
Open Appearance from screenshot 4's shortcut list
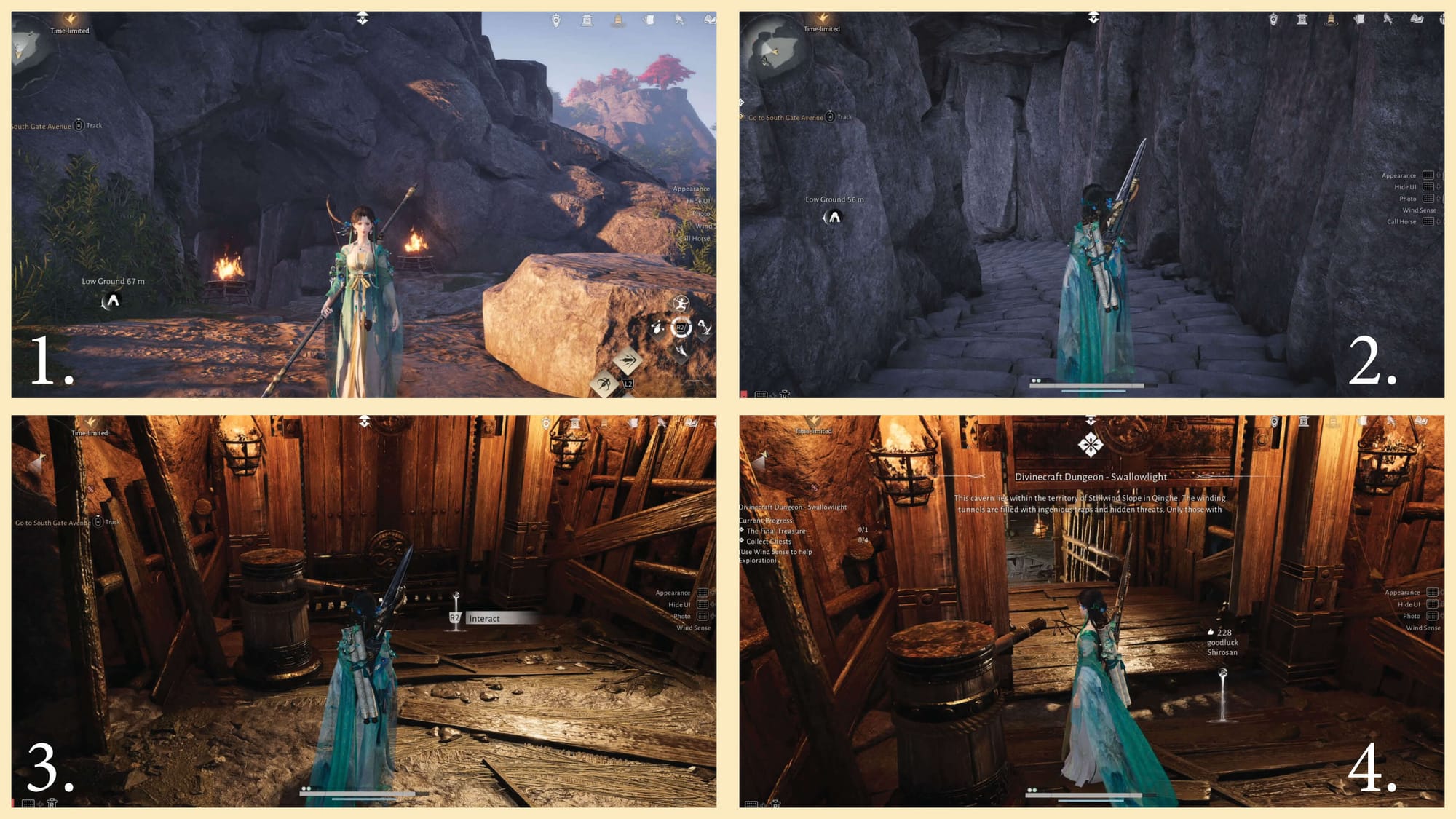pyautogui.click(x=1402, y=593)
